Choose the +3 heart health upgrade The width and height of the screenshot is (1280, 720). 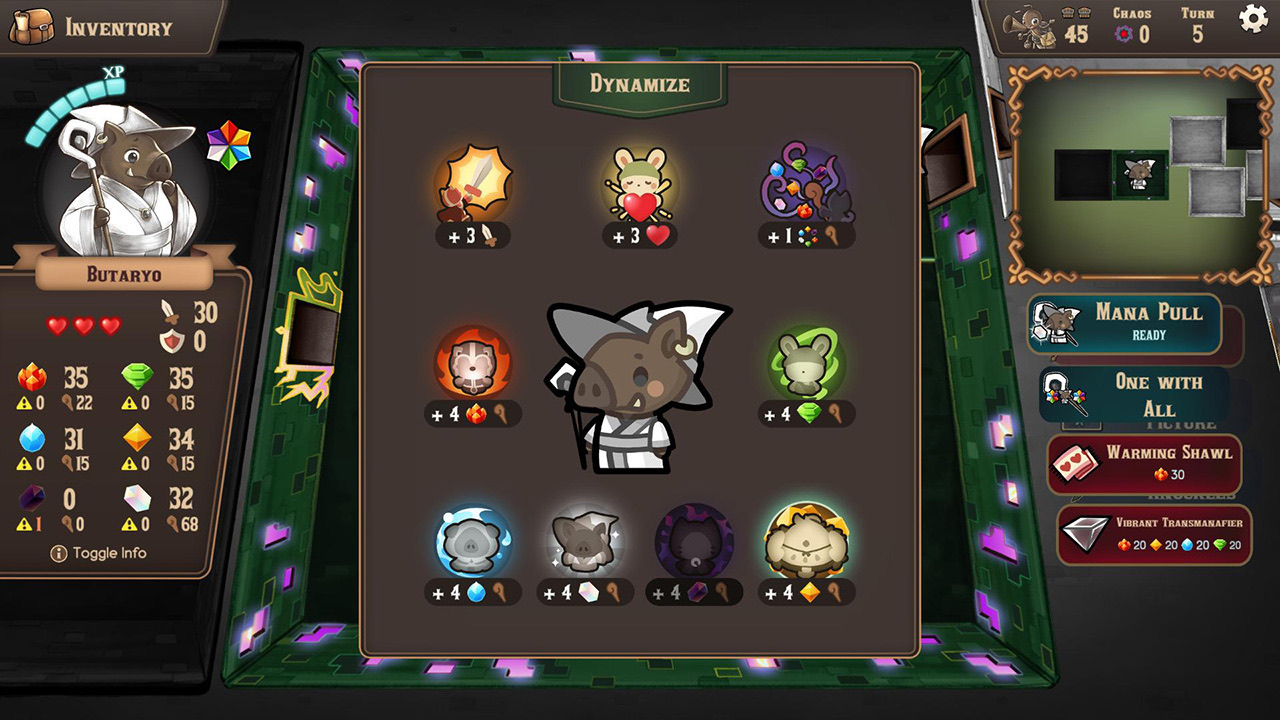[x=640, y=192]
